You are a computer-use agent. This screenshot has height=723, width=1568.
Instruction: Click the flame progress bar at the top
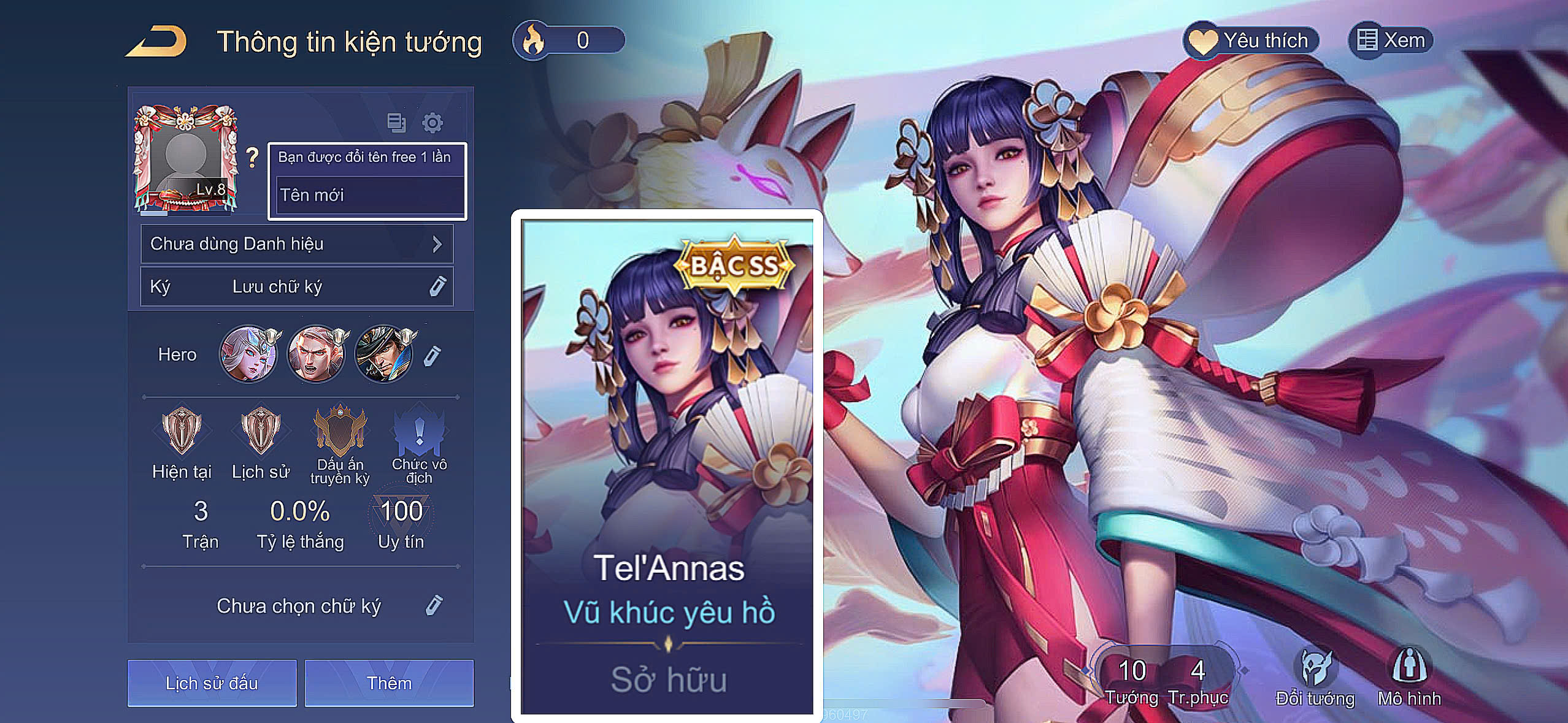583,39
